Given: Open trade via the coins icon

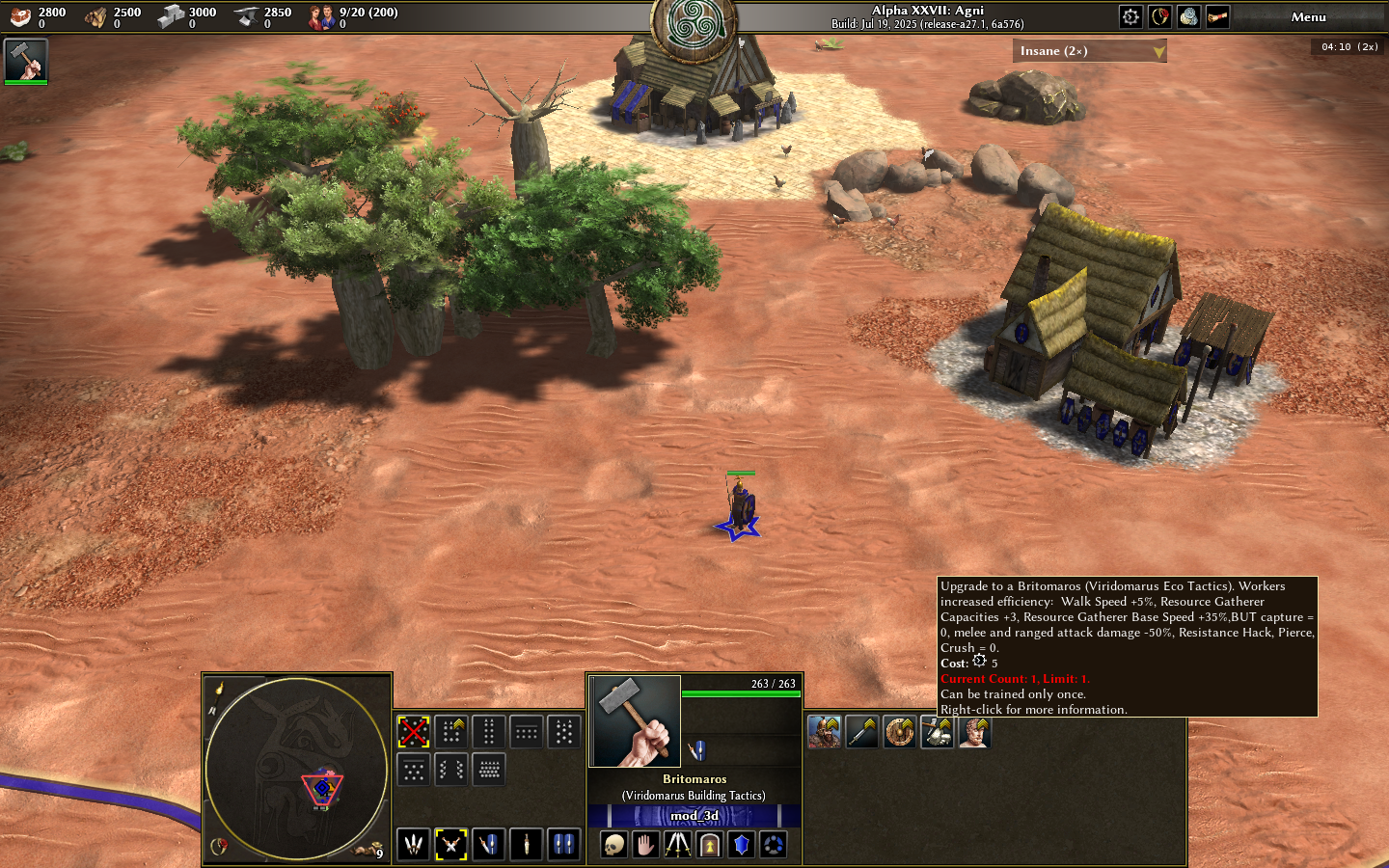Looking at the screenshot, I should pos(1188,16).
